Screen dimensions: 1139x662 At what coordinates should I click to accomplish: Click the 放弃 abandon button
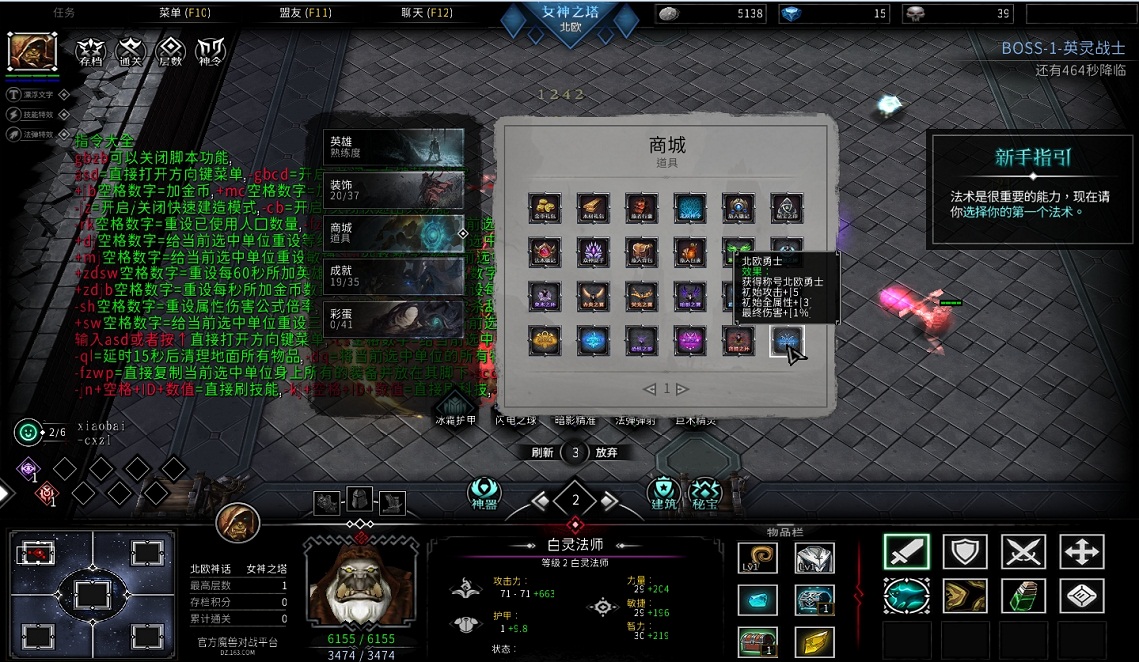point(606,452)
